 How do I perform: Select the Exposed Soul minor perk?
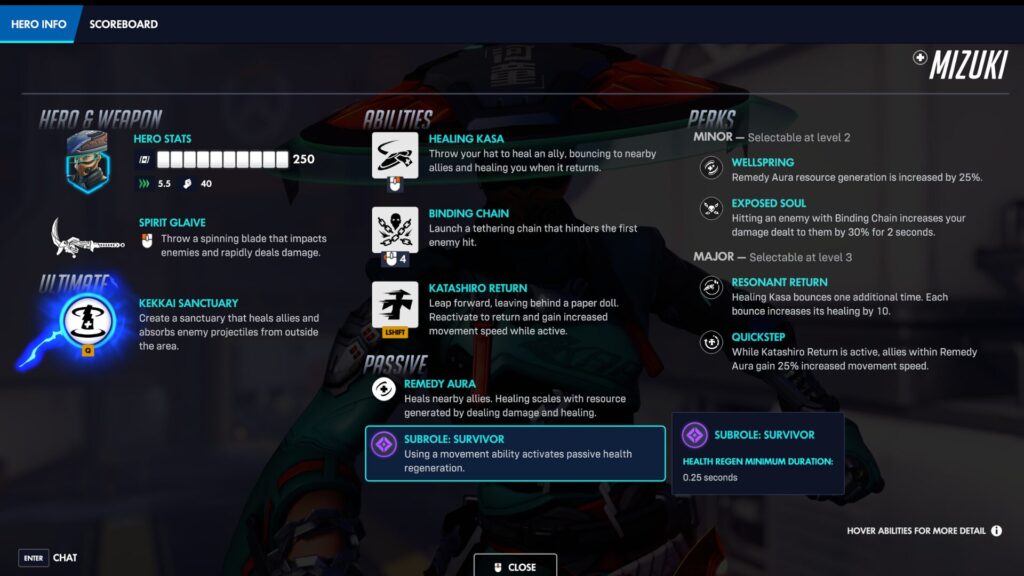[x=712, y=209]
